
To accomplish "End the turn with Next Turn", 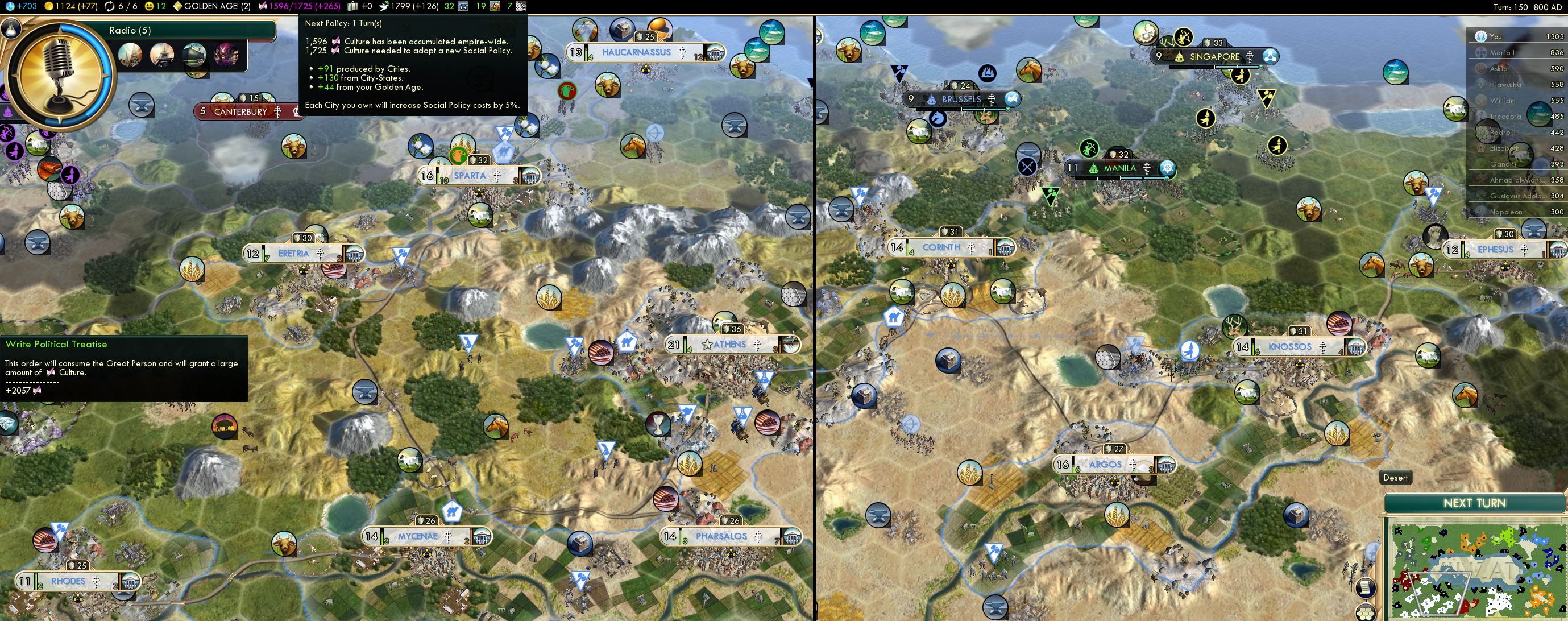I will pos(1474,503).
